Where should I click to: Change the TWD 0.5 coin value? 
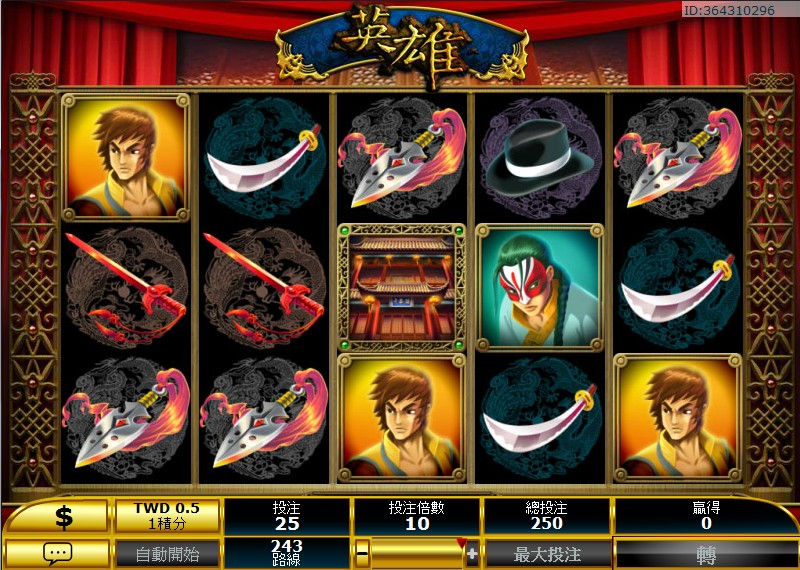click(x=167, y=516)
